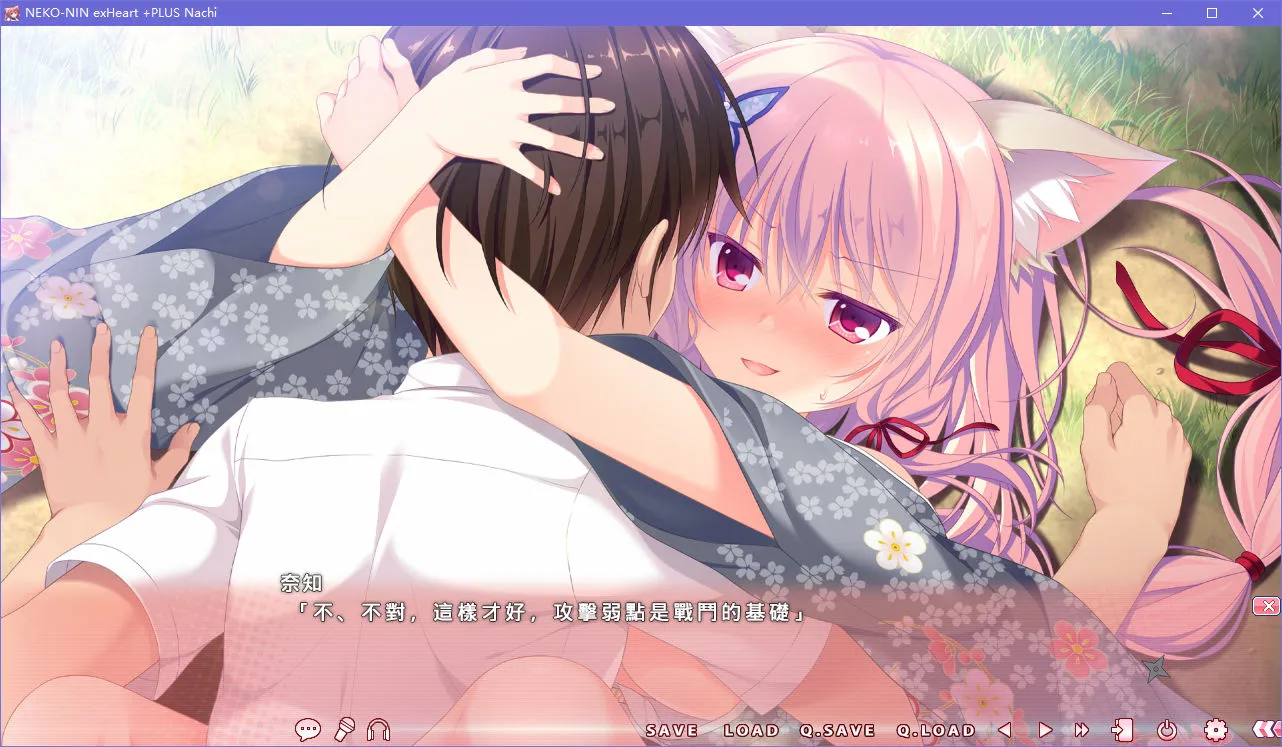Screen dimensions: 1282x747
Task: Toggle audio with the headphones icon
Action: click(x=378, y=730)
